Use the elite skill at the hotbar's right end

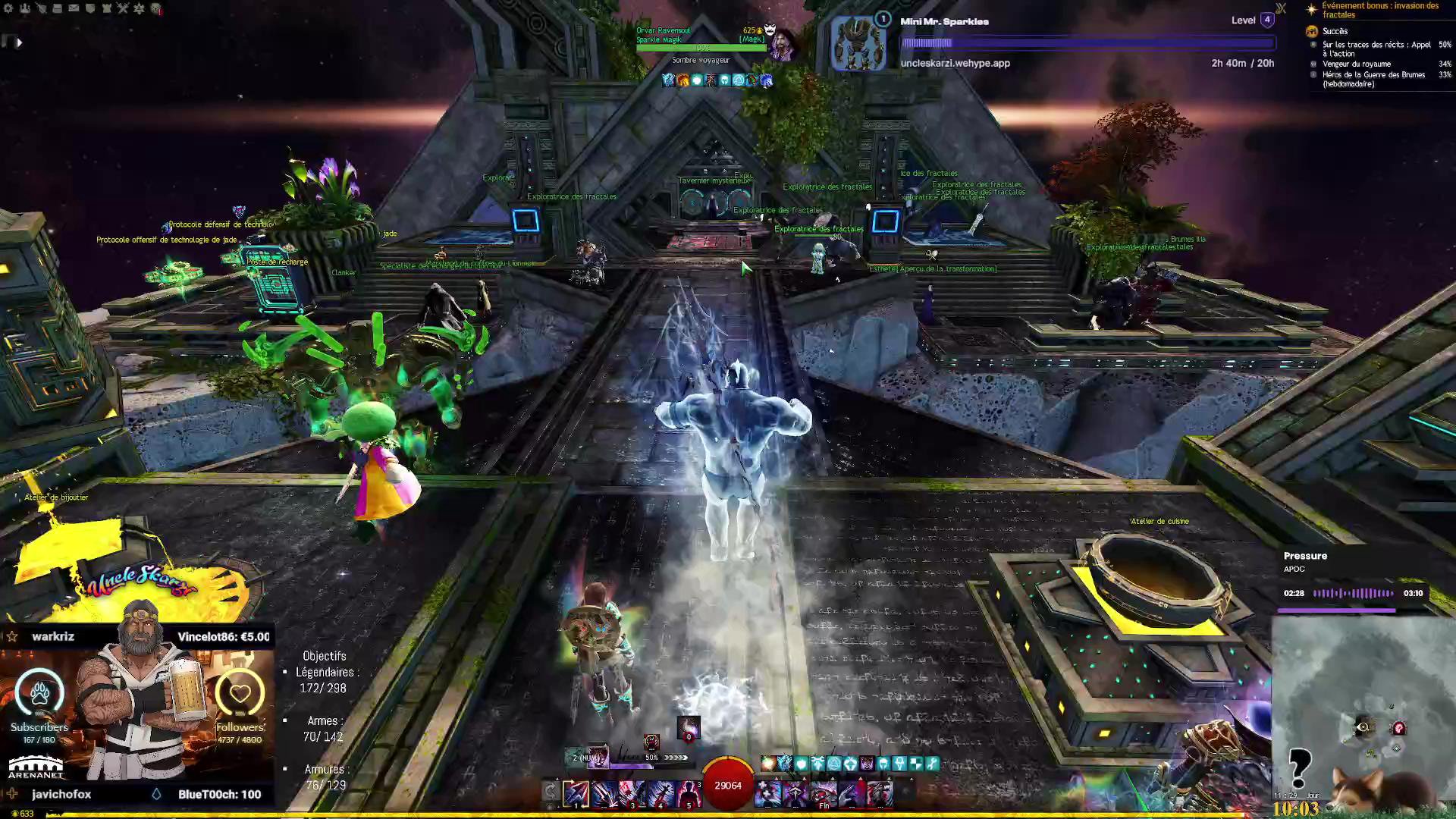coord(880,792)
